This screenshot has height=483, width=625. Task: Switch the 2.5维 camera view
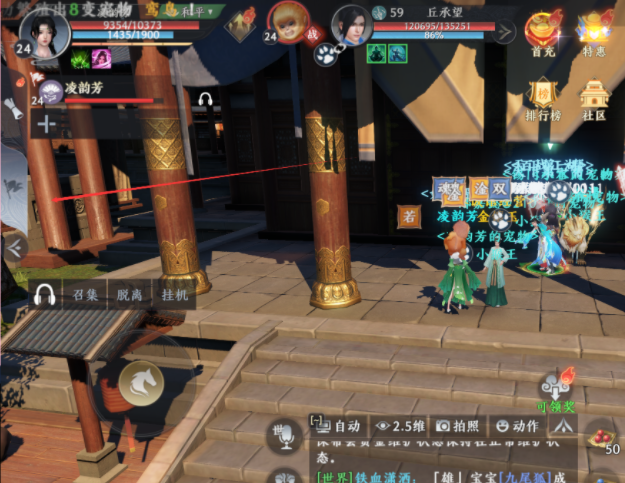coord(399,425)
